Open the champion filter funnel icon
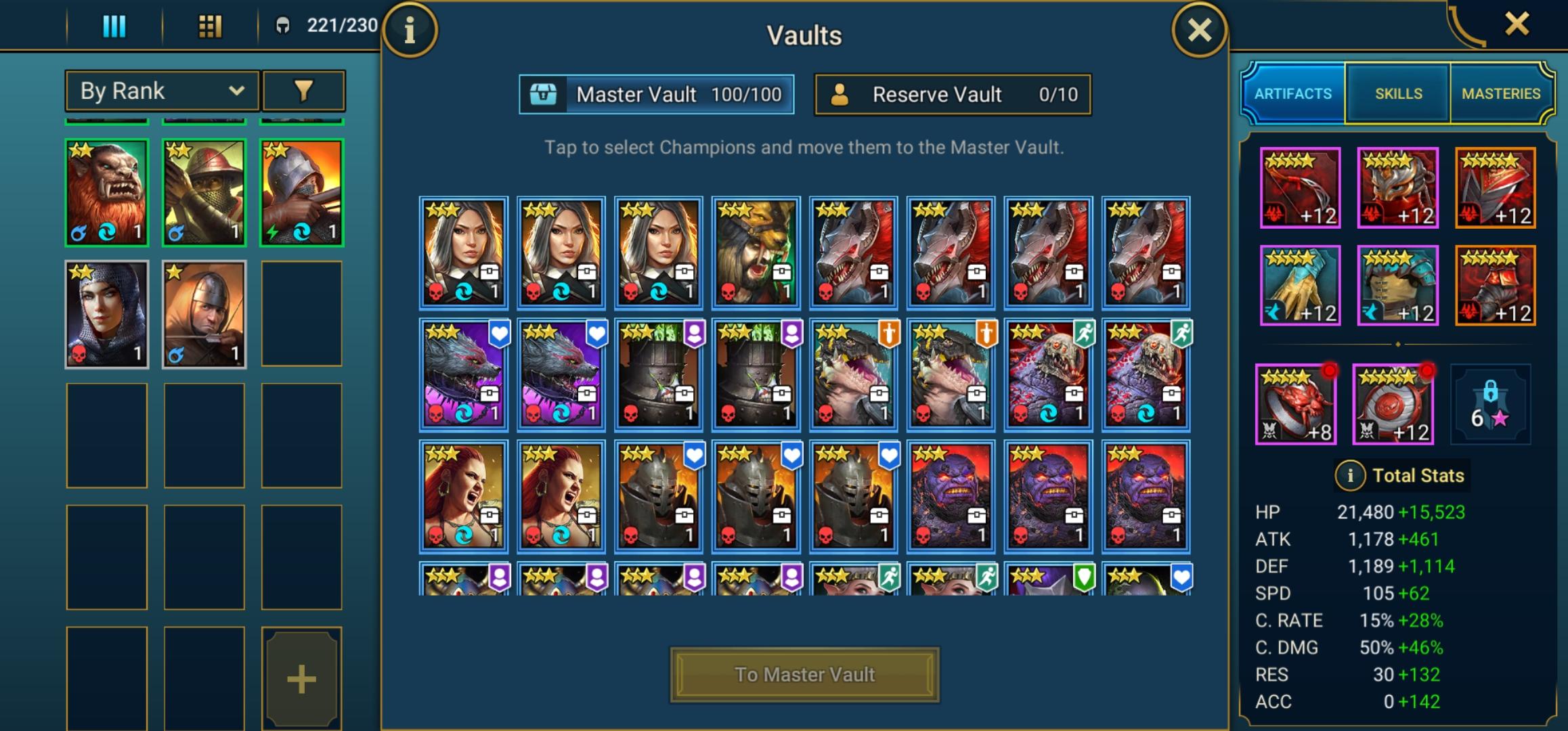The height and width of the screenshot is (731, 1568). click(x=303, y=90)
